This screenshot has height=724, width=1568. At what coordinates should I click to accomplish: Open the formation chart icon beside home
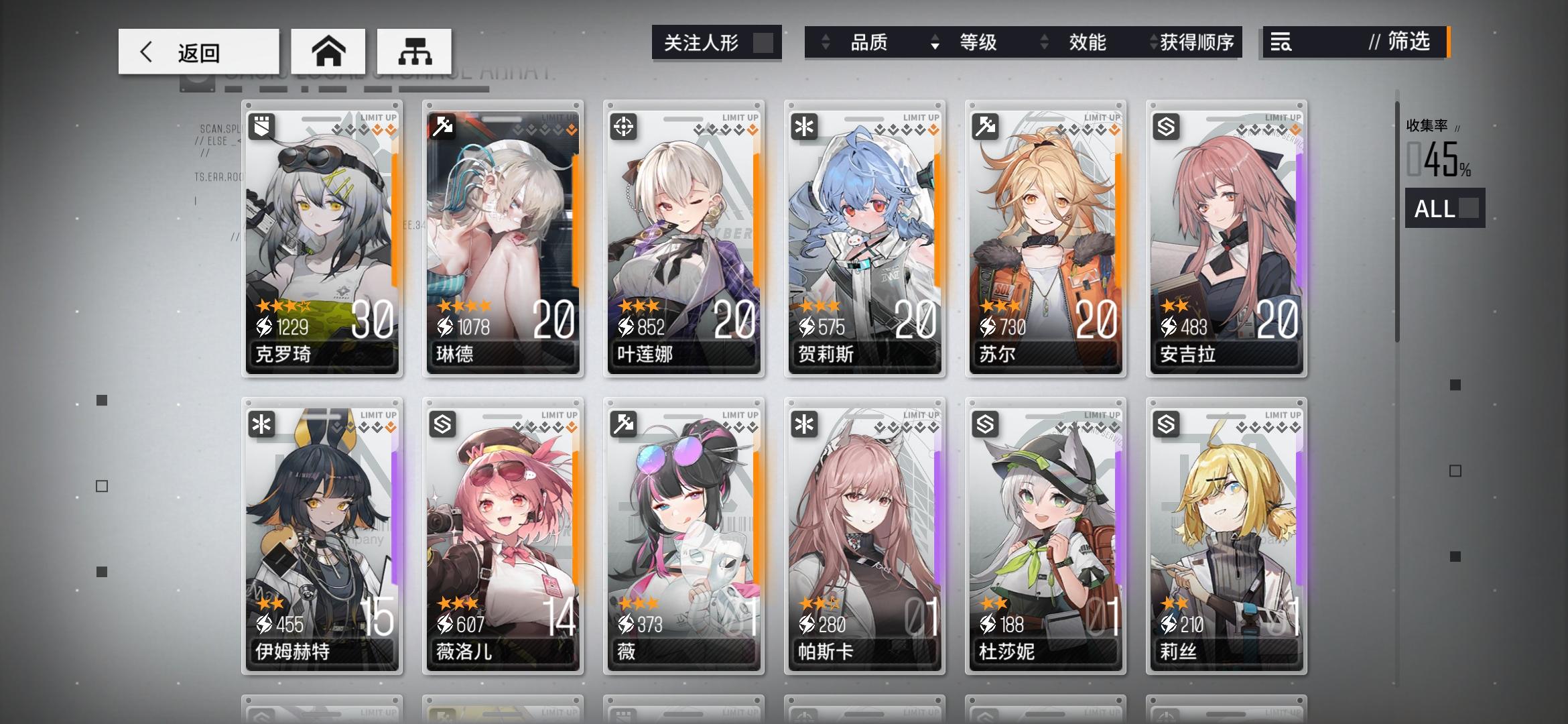(415, 50)
